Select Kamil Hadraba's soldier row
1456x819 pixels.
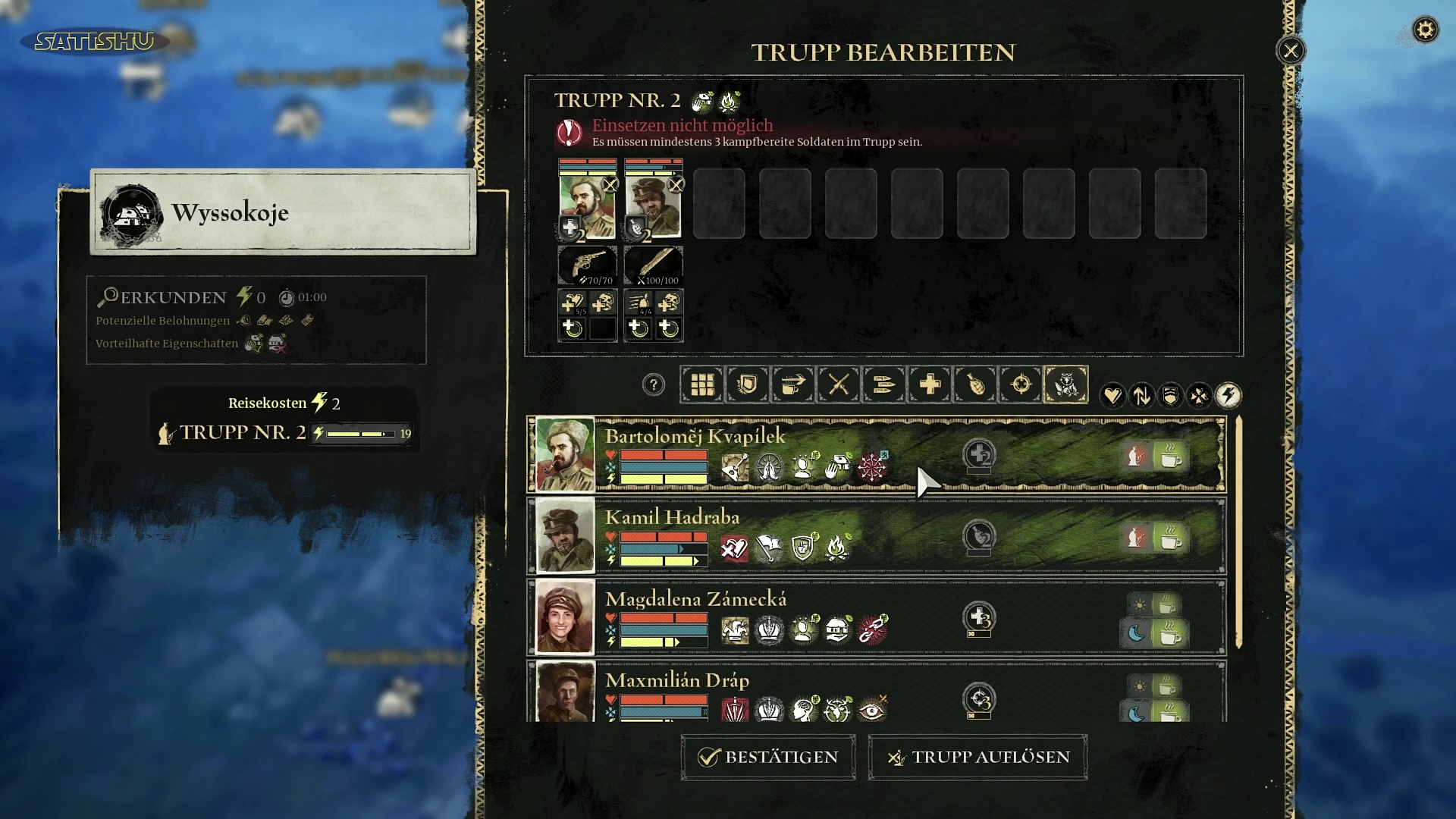[x=672, y=518]
